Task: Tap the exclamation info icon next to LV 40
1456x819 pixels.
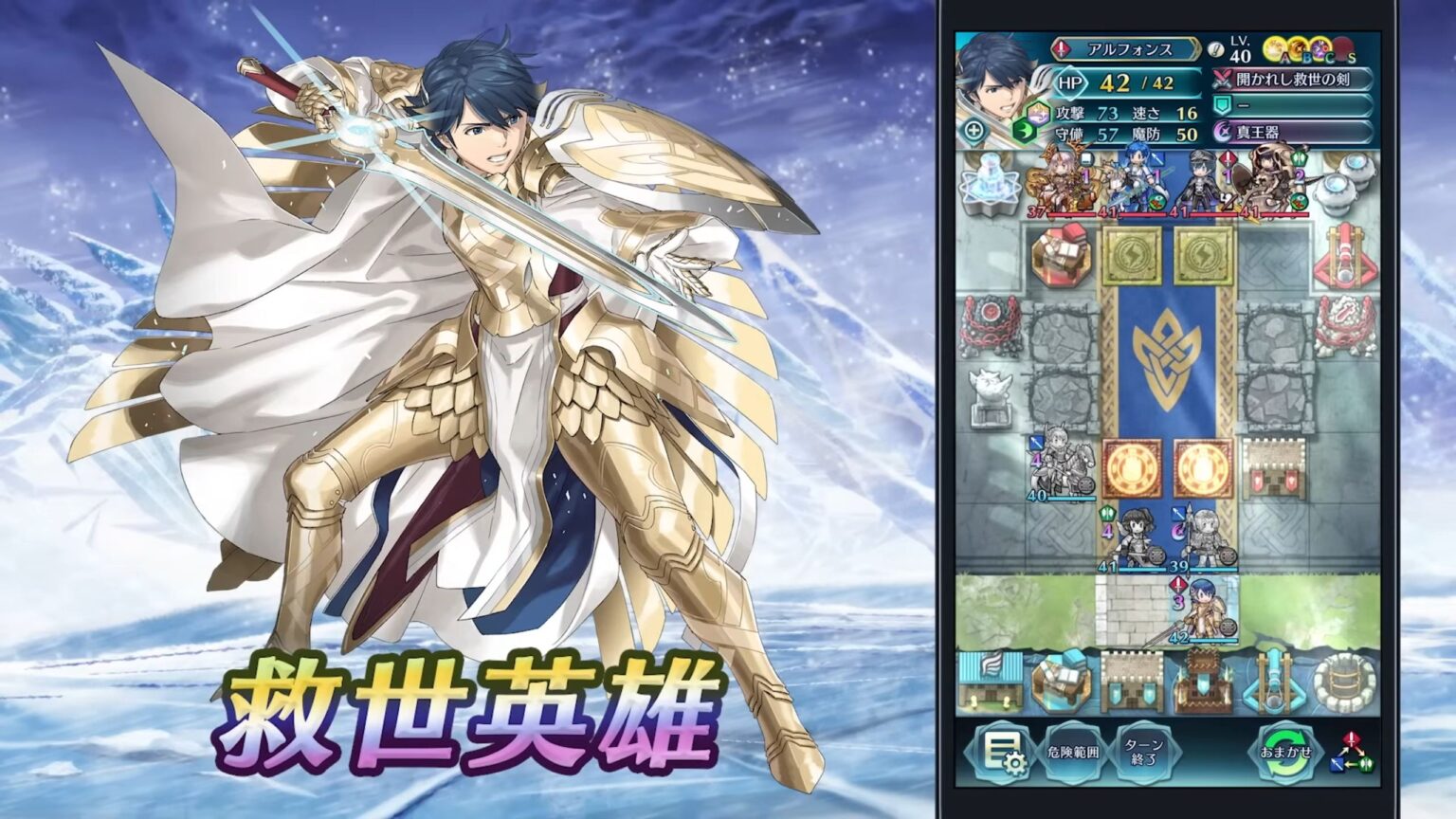Action: tap(1216, 50)
